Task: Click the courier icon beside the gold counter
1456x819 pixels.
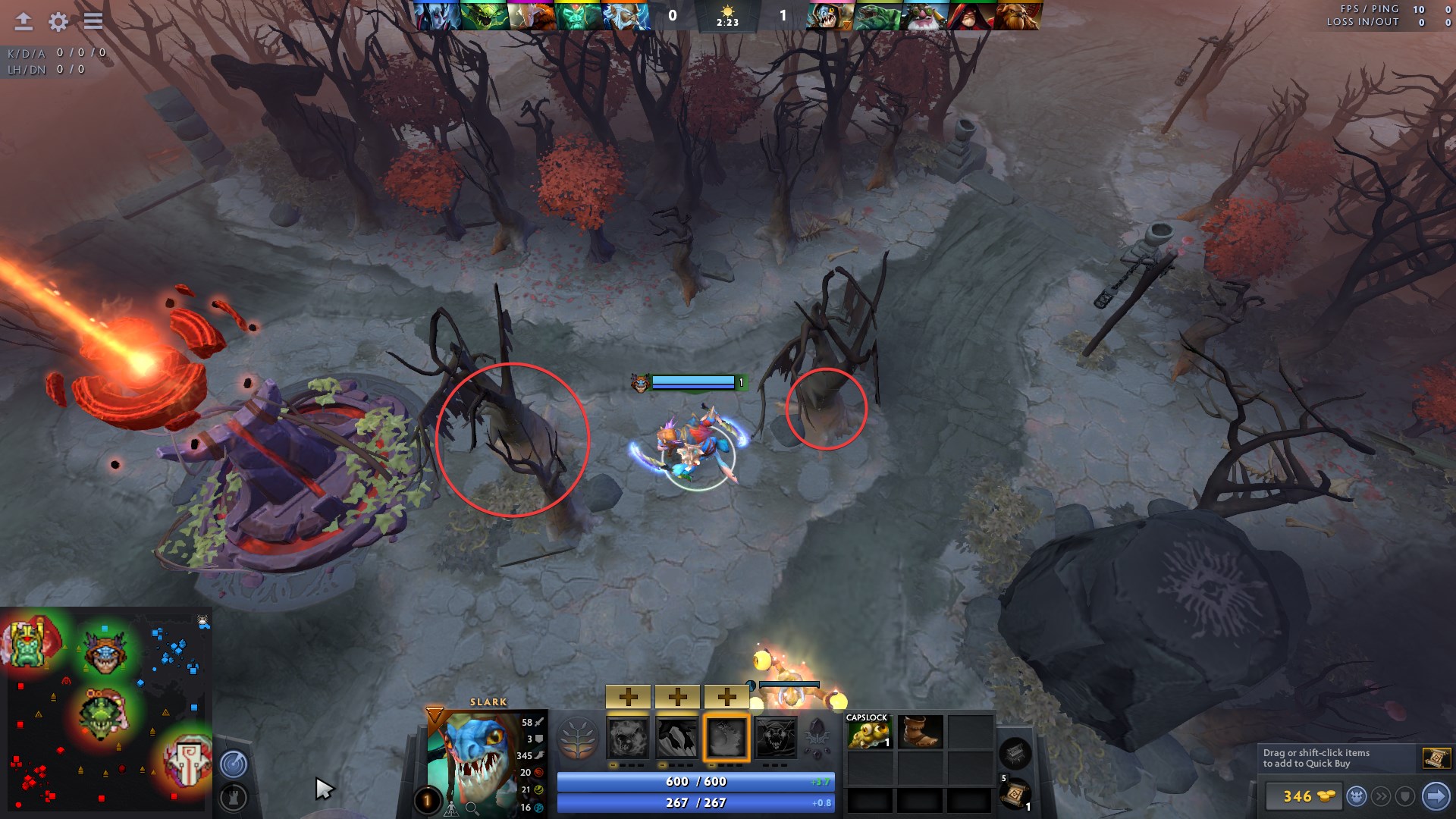Action: 1357,796
